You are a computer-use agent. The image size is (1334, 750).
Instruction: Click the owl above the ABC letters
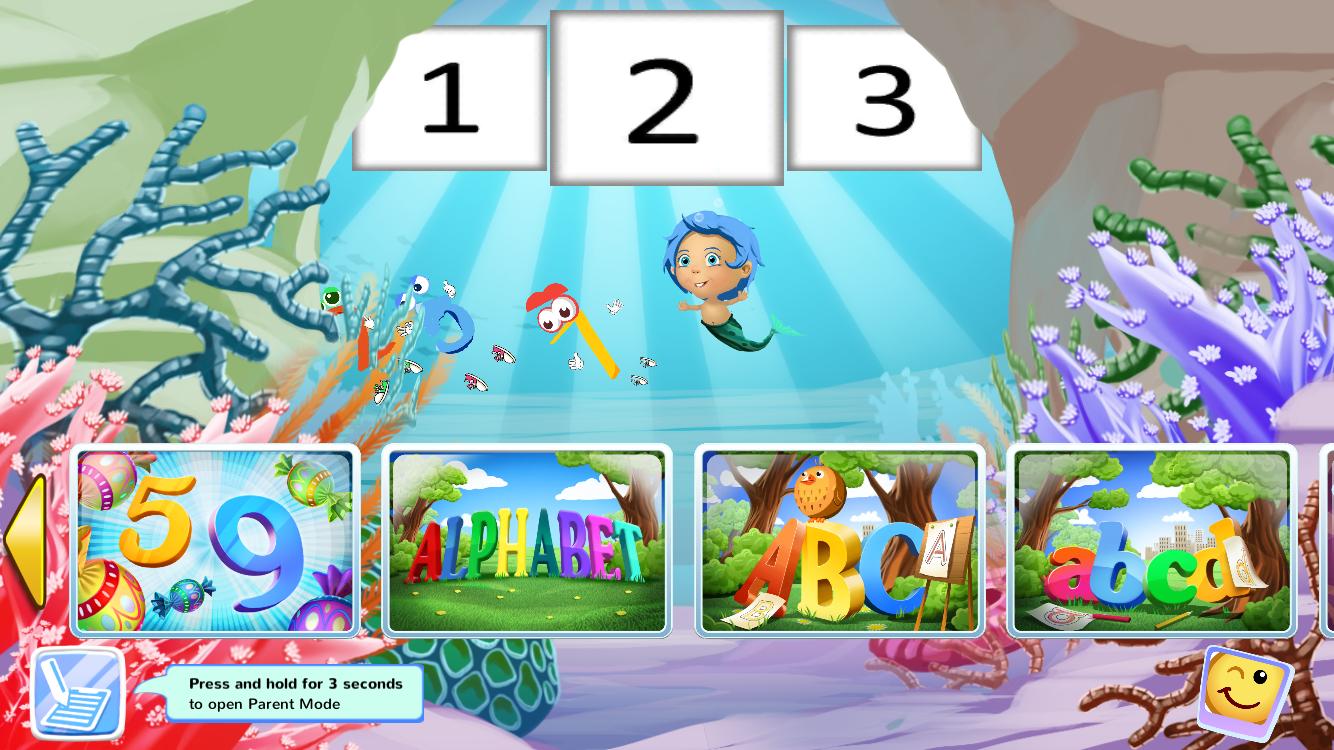pos(822,492)
